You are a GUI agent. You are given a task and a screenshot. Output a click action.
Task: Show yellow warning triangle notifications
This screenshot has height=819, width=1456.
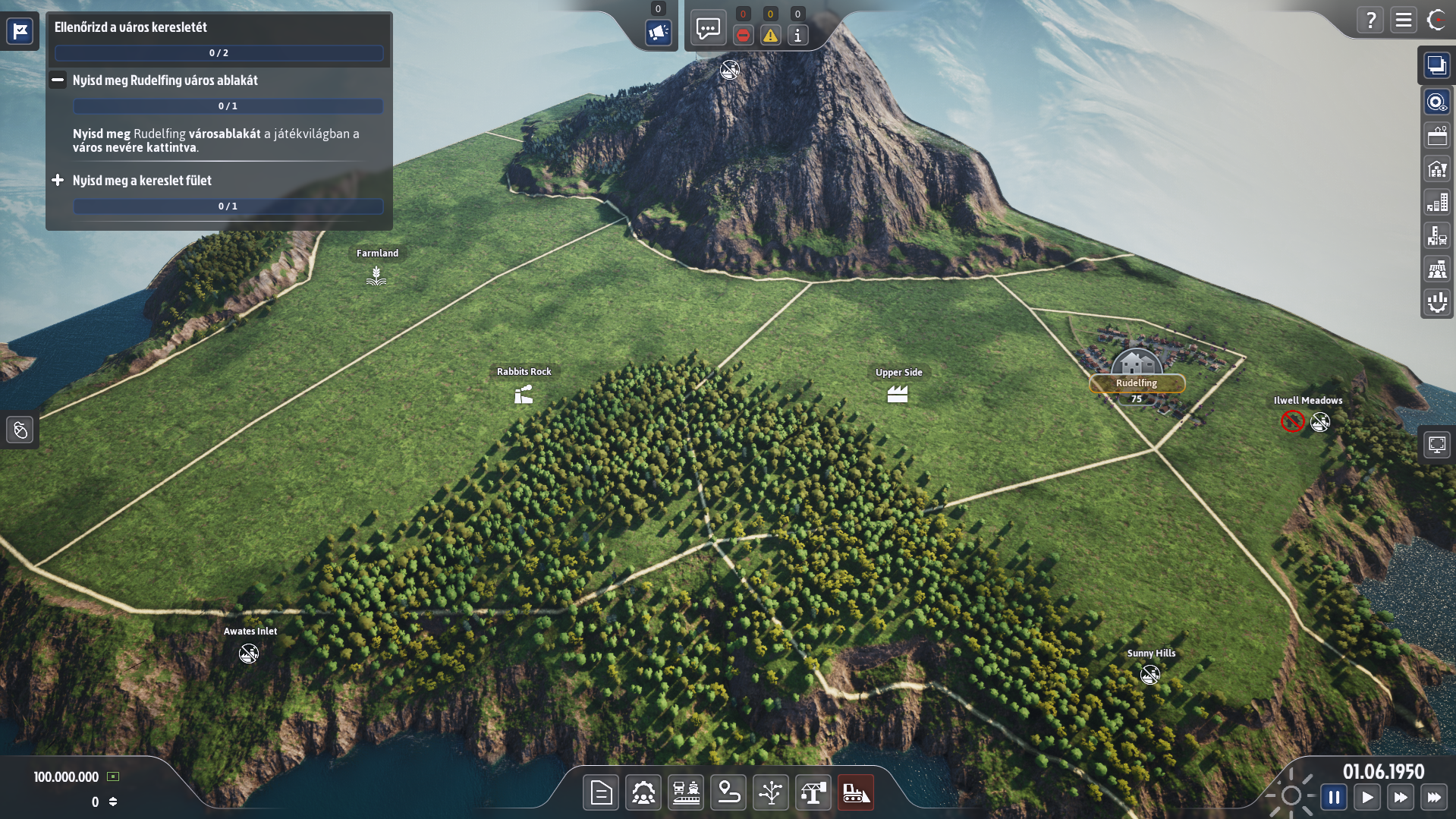coord(770,35)
